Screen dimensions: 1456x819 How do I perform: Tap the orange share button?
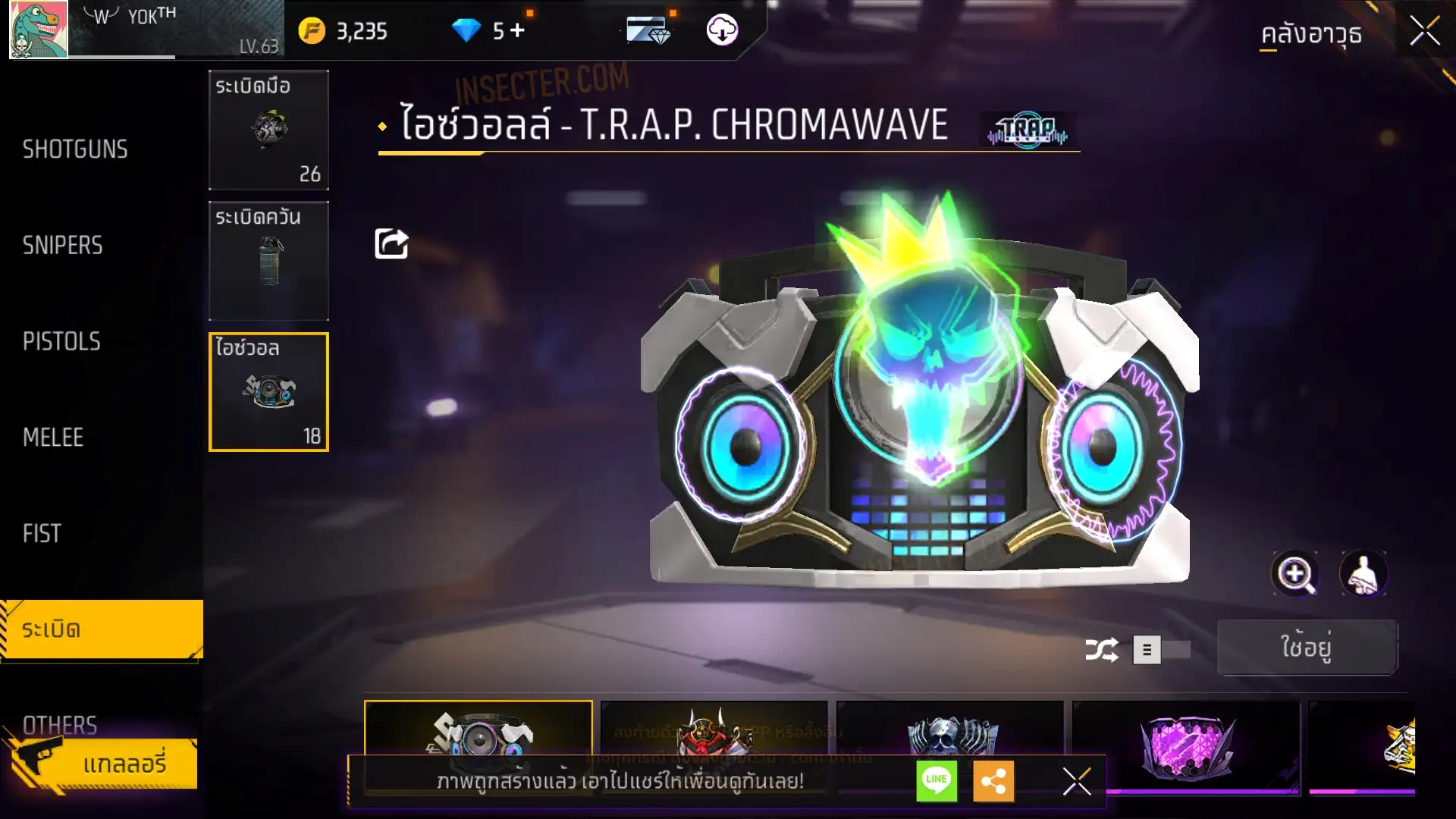(993, 780)
